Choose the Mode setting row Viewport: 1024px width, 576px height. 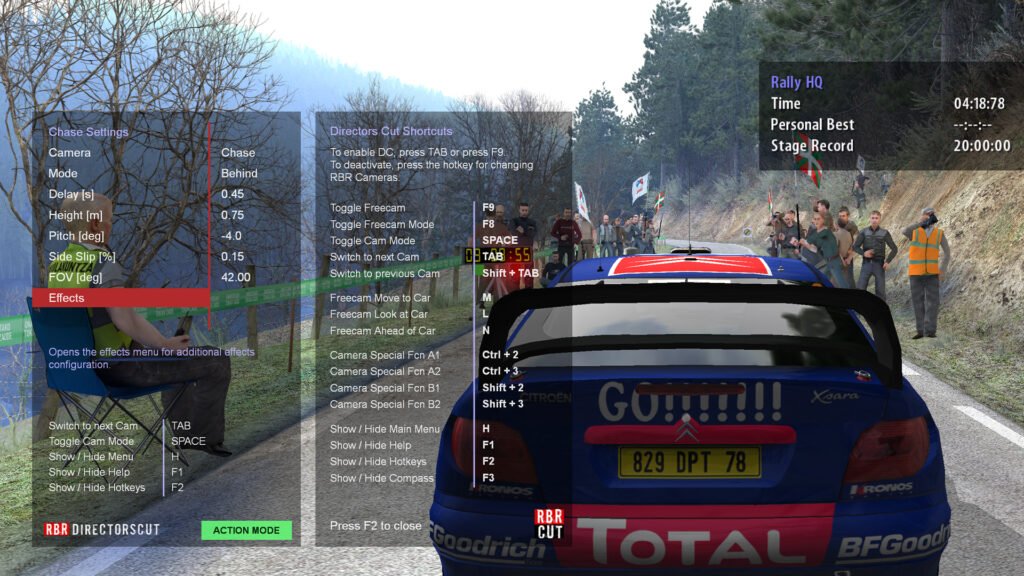point(120,173)
